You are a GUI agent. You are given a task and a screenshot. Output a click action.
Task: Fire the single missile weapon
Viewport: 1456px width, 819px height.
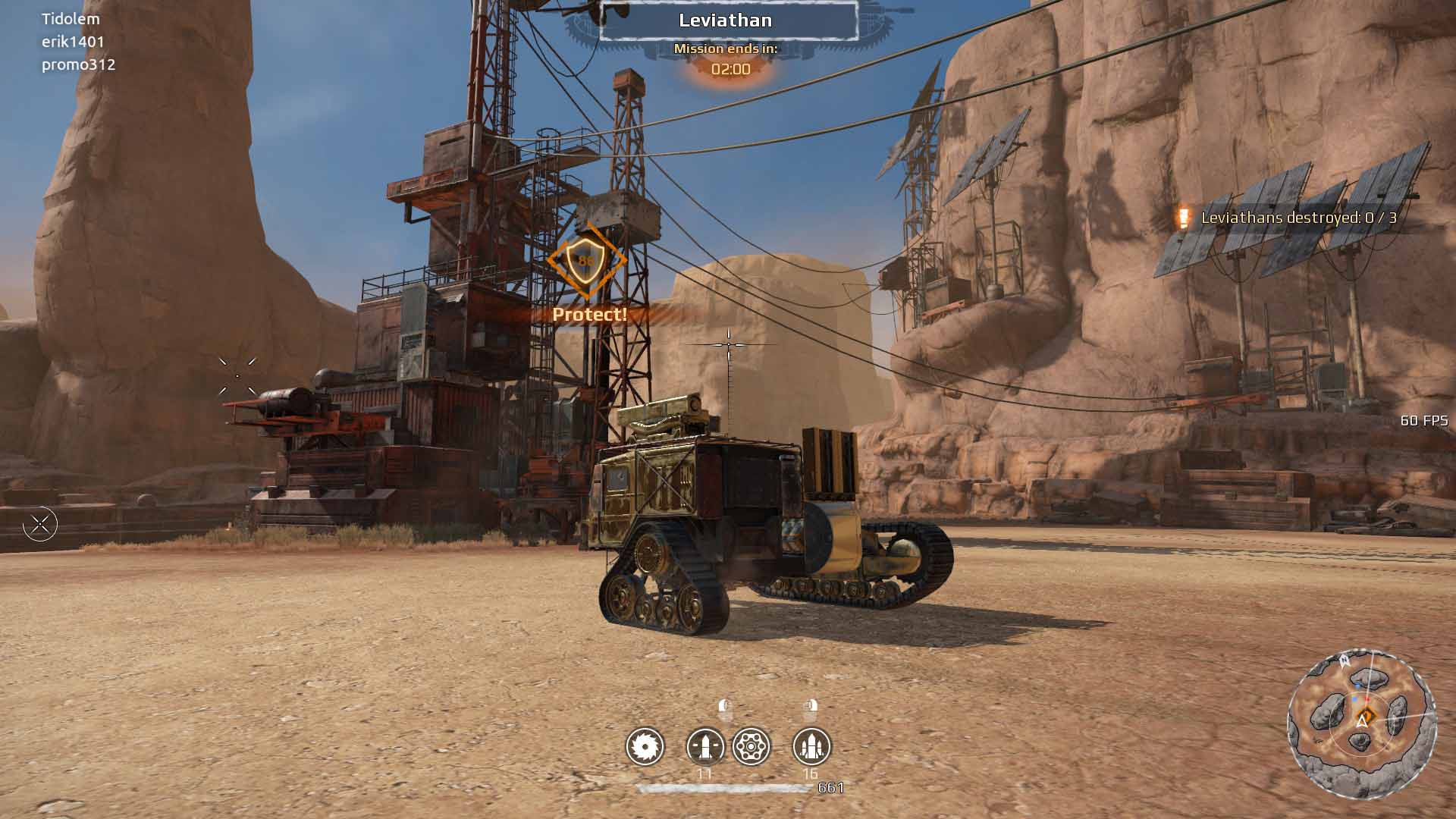(705, 747)
